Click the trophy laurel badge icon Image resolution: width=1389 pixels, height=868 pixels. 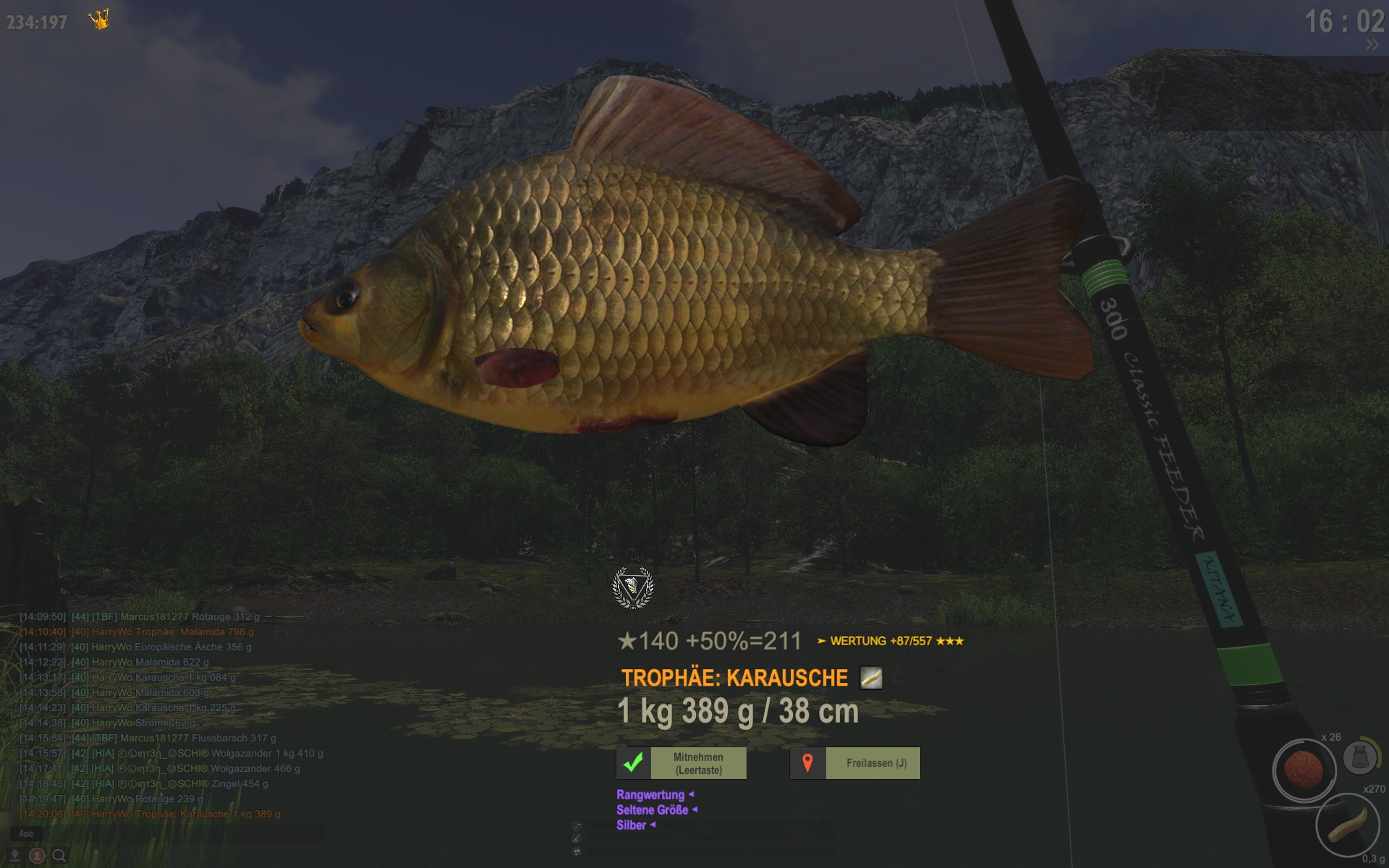click(633, 587)
